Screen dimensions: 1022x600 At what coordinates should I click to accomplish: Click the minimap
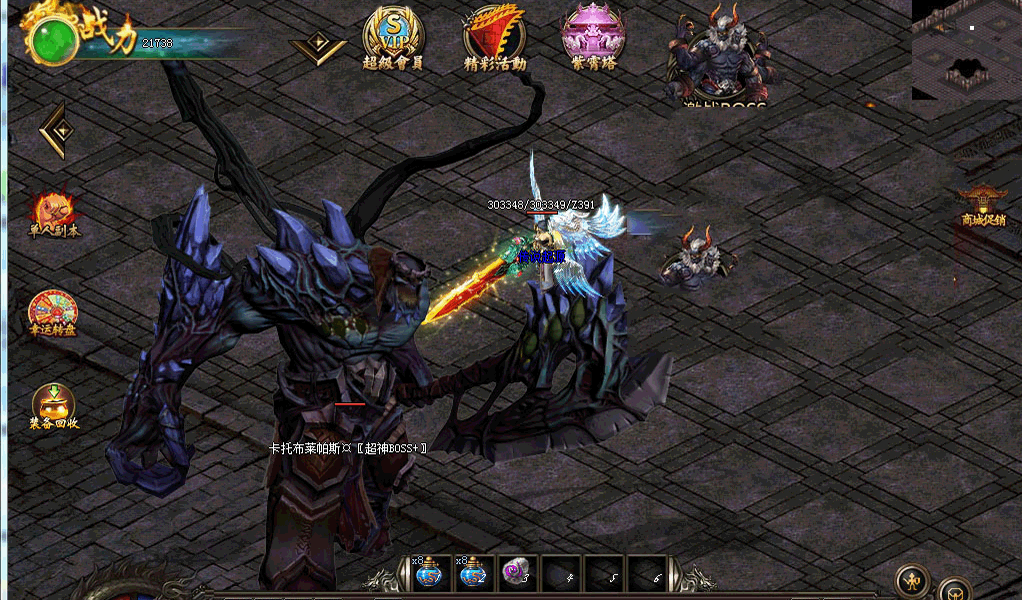click(965, 49)
